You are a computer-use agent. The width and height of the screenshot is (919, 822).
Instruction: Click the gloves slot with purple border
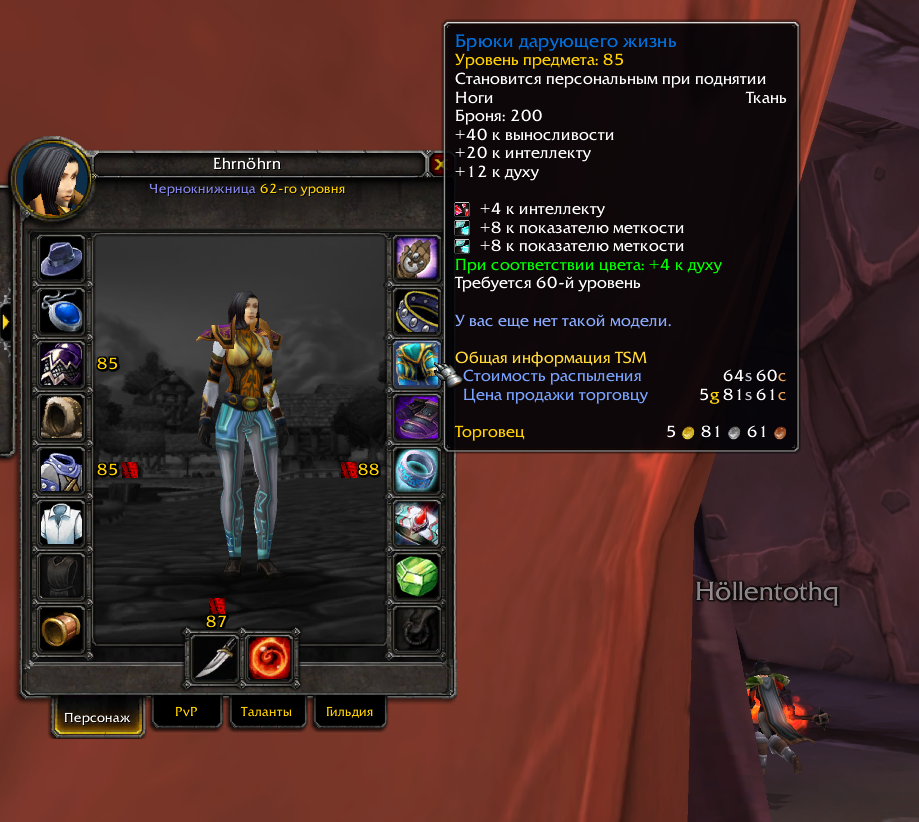416,259
